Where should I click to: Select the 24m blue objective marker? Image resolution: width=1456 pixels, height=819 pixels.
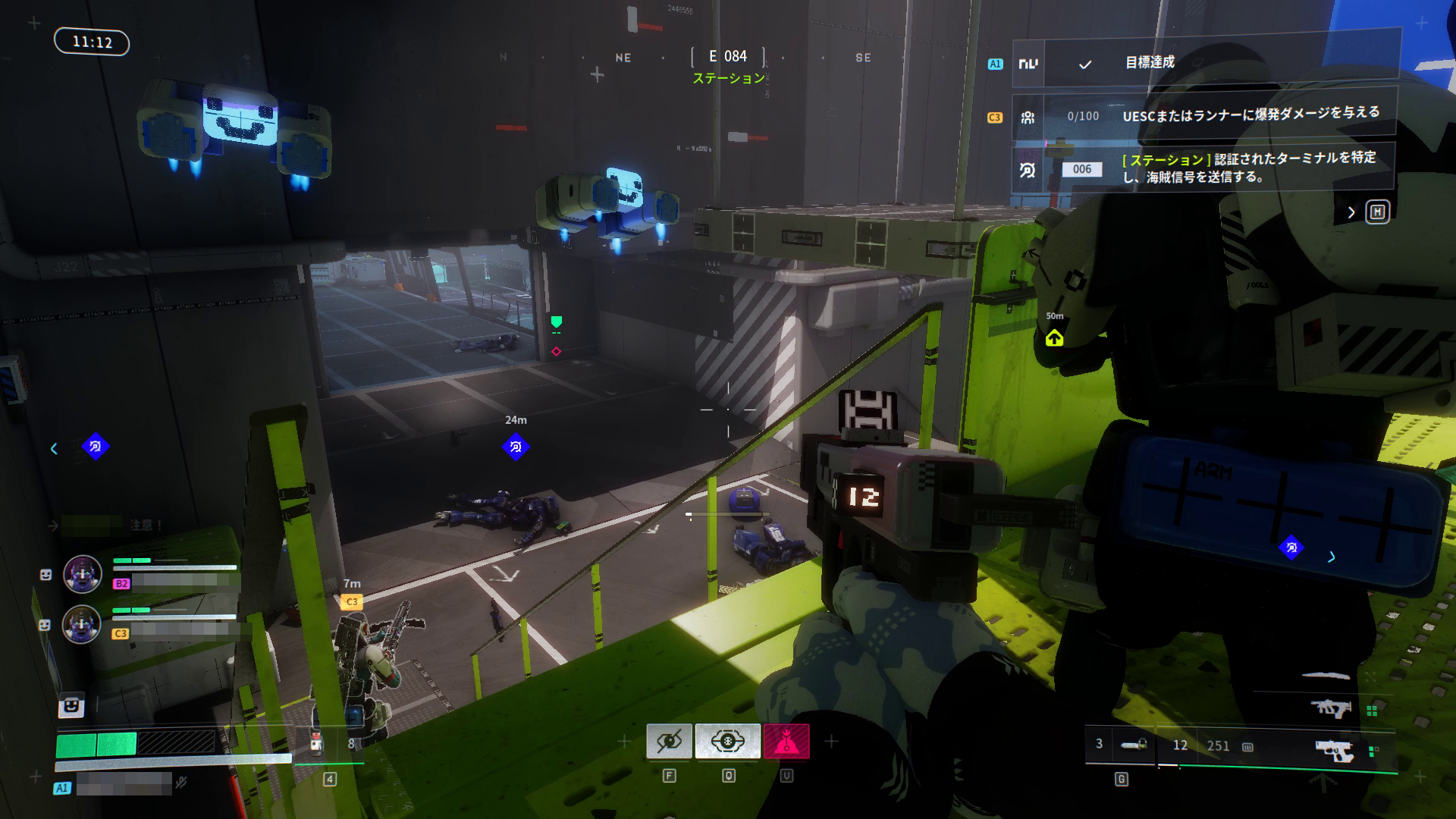[x=516, y=447]
